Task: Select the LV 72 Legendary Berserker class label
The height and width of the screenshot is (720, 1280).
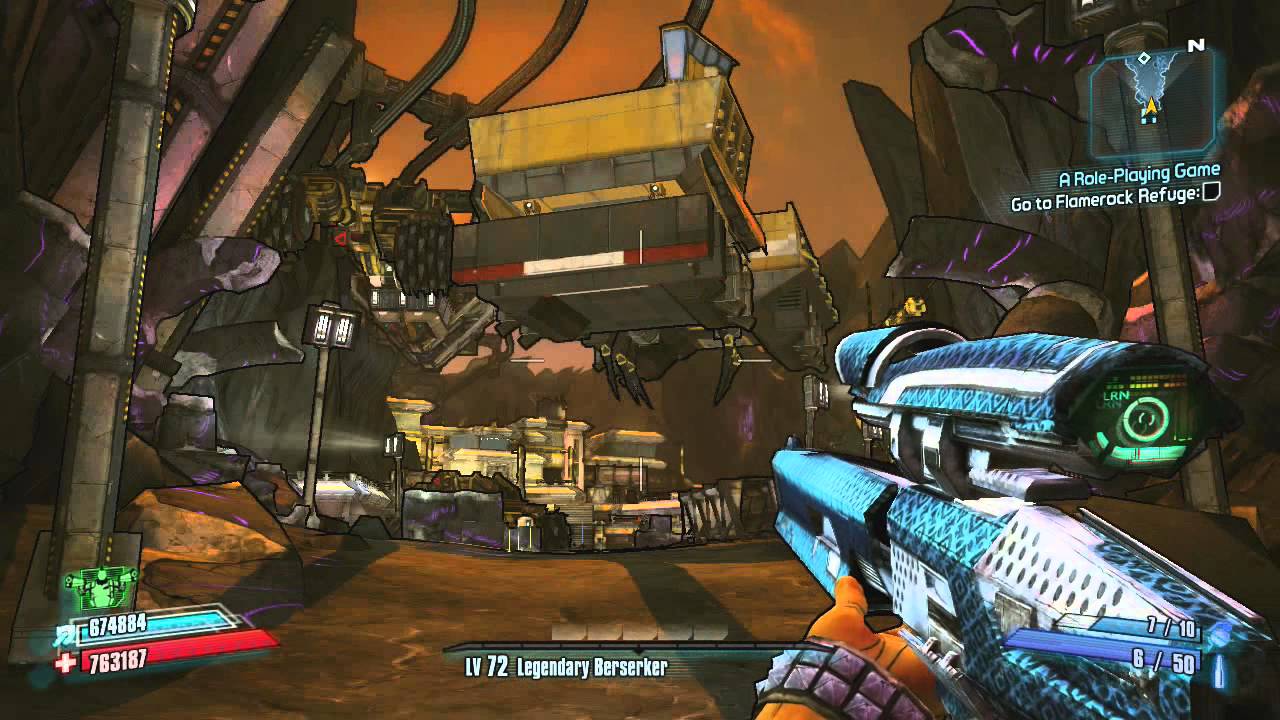Action: click(566, 666)
